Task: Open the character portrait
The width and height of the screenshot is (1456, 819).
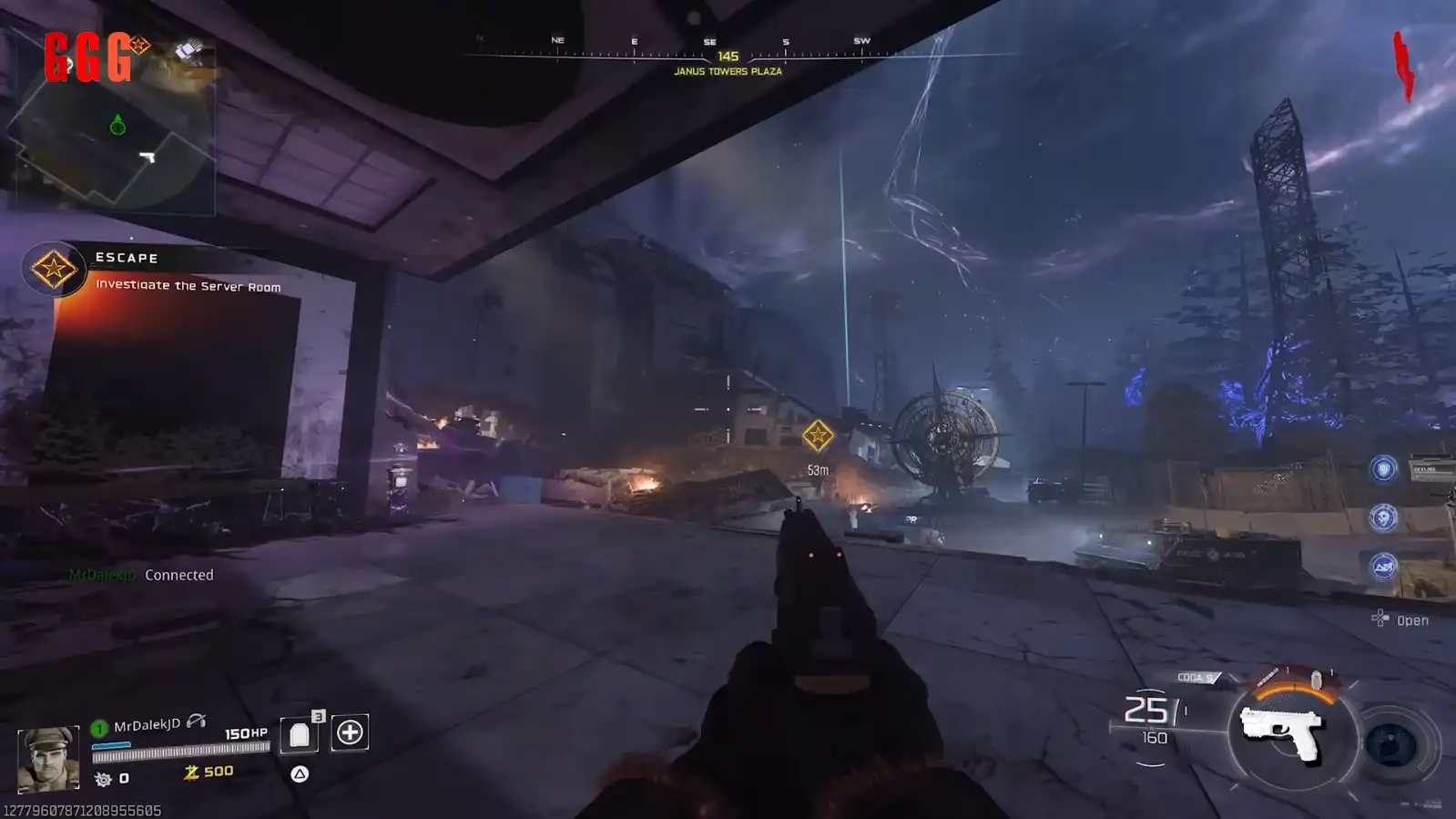Action: [48, 758]
